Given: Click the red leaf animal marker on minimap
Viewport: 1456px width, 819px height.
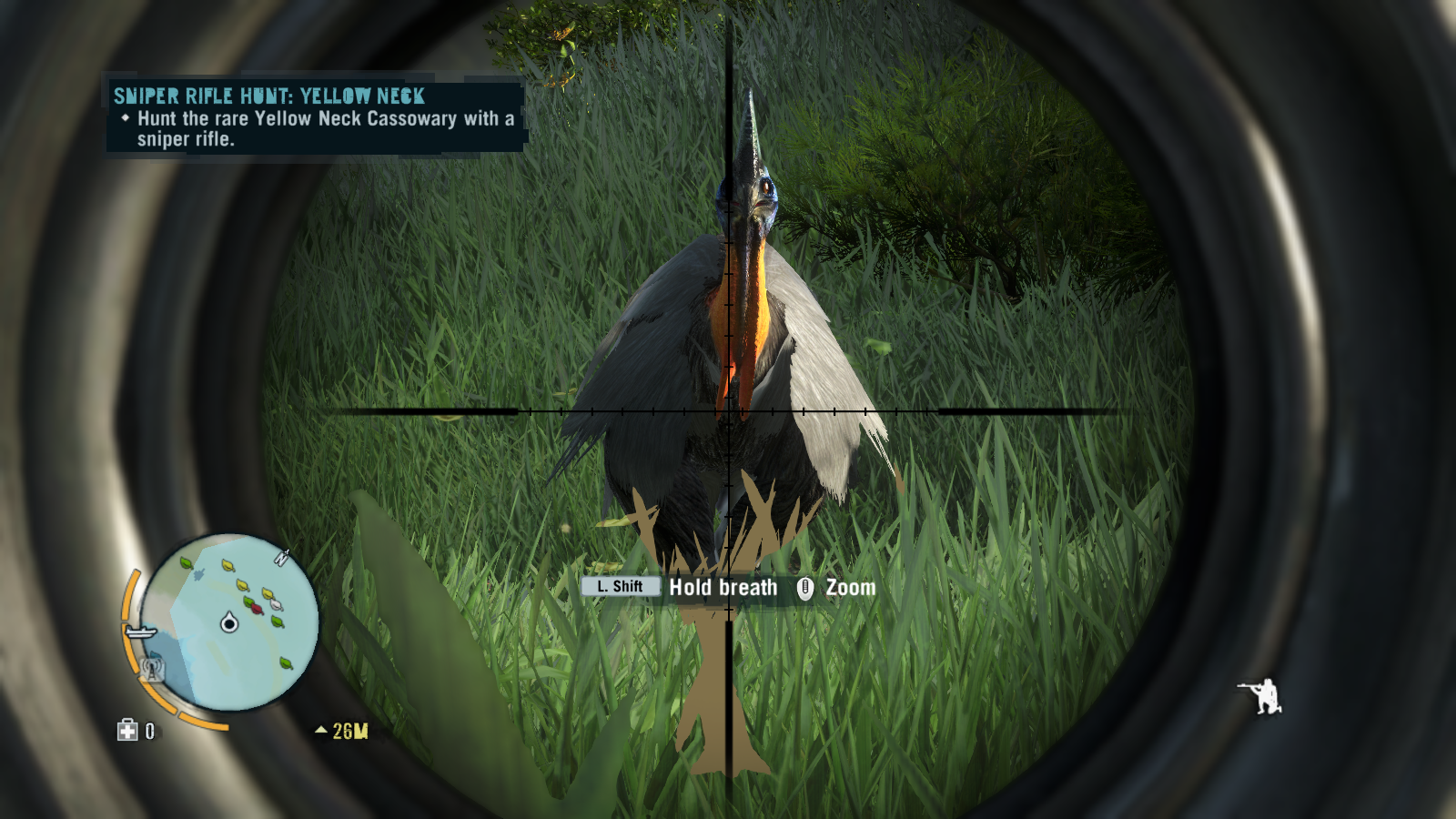Looking at the screenshot, I should [258, 608].
